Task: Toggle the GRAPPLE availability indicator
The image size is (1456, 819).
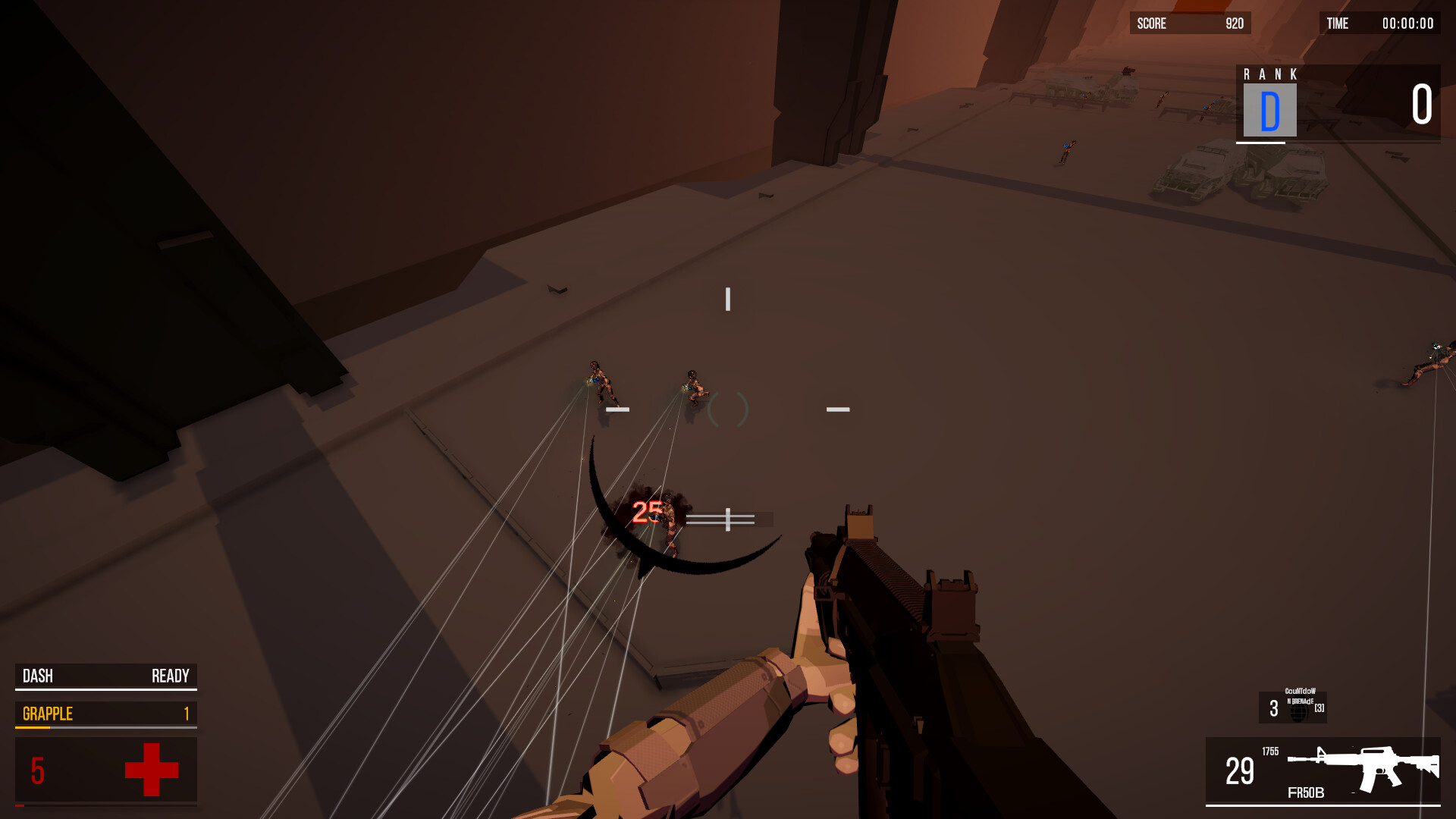Action: [105, 713]
